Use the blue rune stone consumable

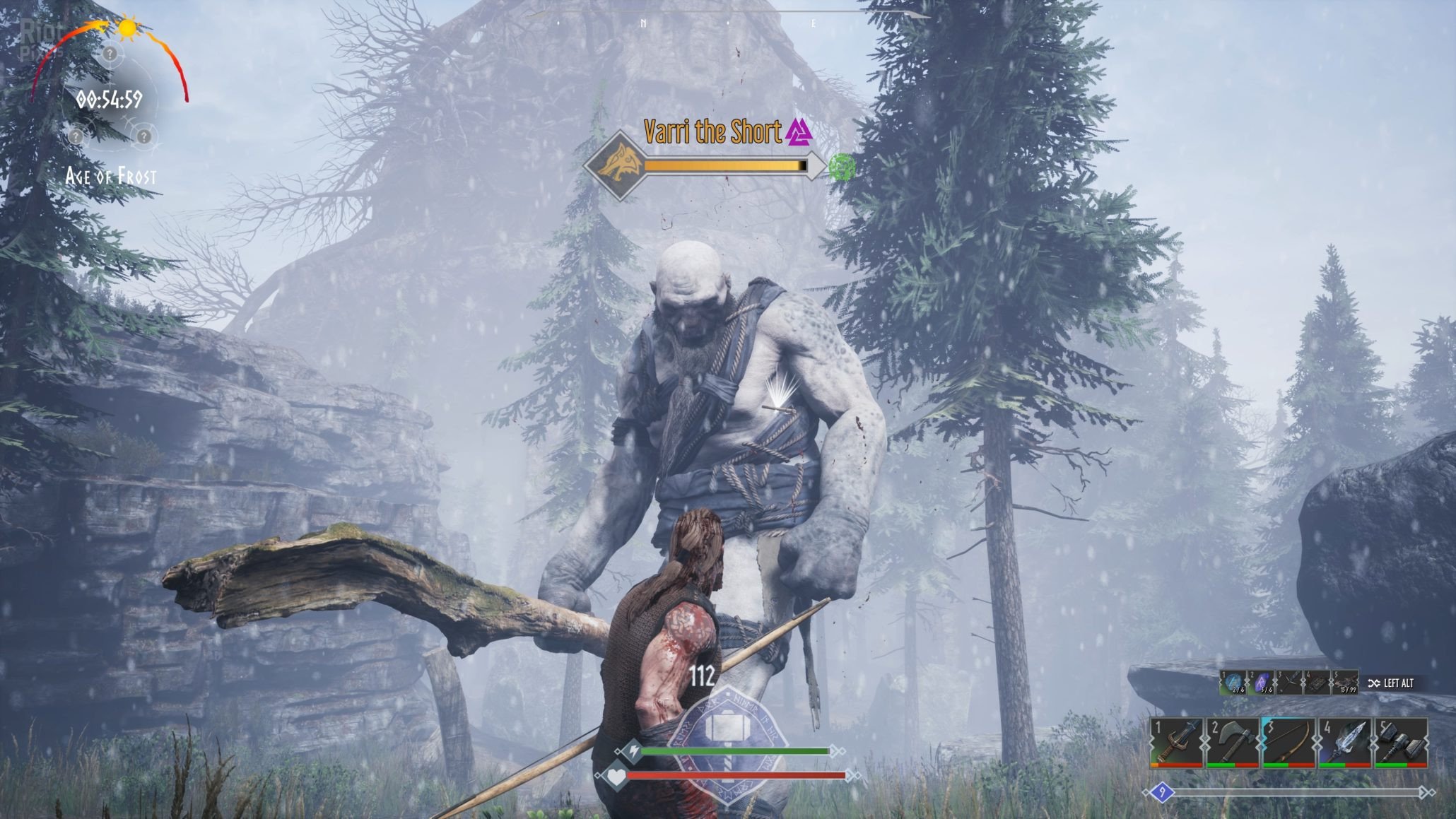(x=1233, y=683)
